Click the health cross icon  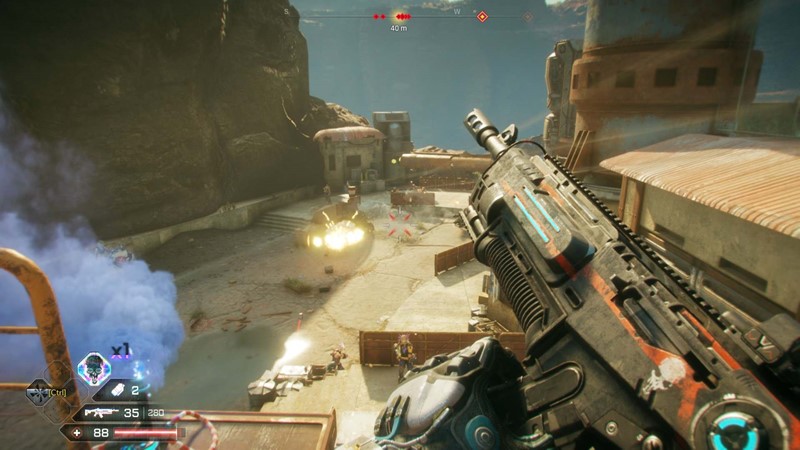point(75,433)
